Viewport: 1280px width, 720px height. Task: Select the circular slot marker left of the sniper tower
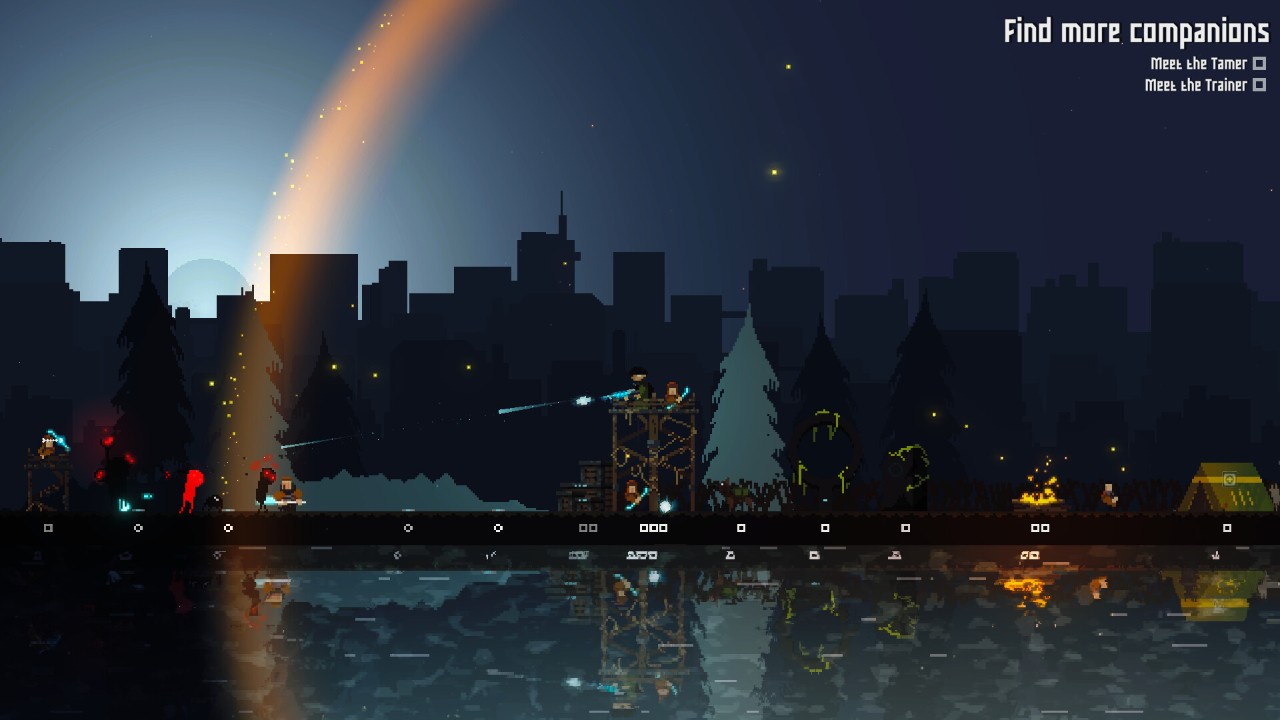point(500,527)
